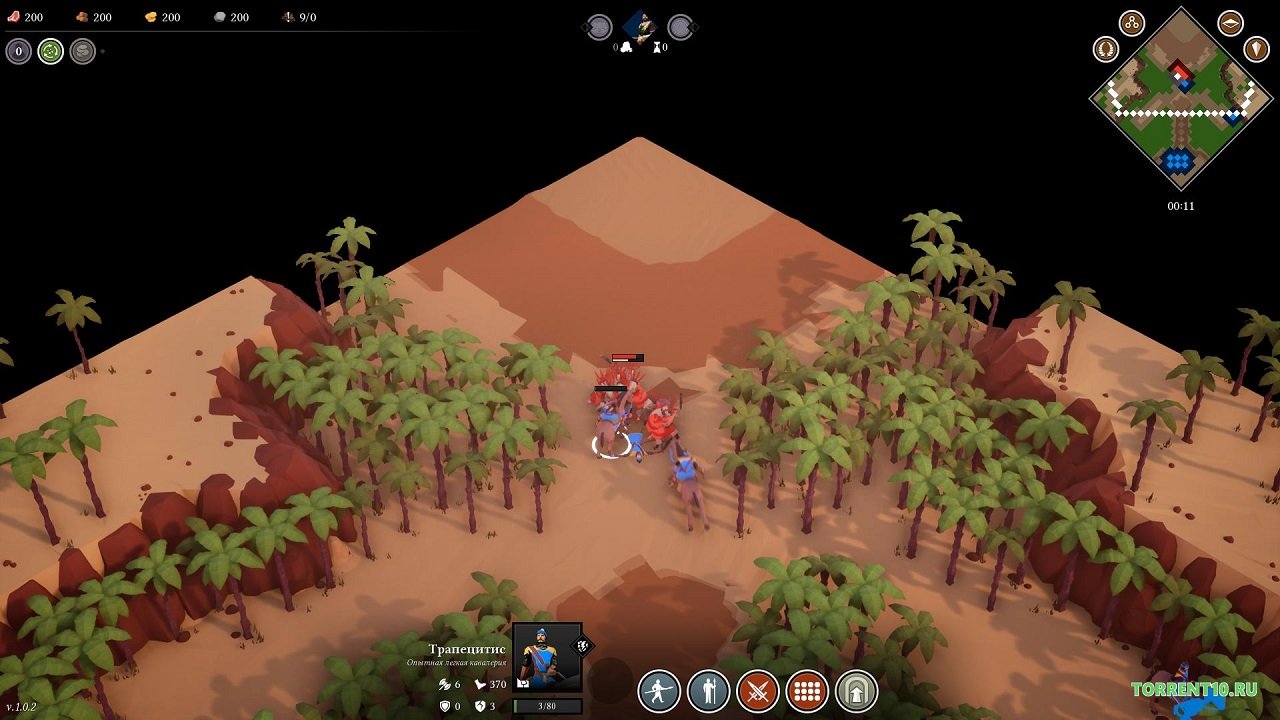Open the laurel wreath button near minimap
1280x720 pixels.
(x=1105, y=48)
